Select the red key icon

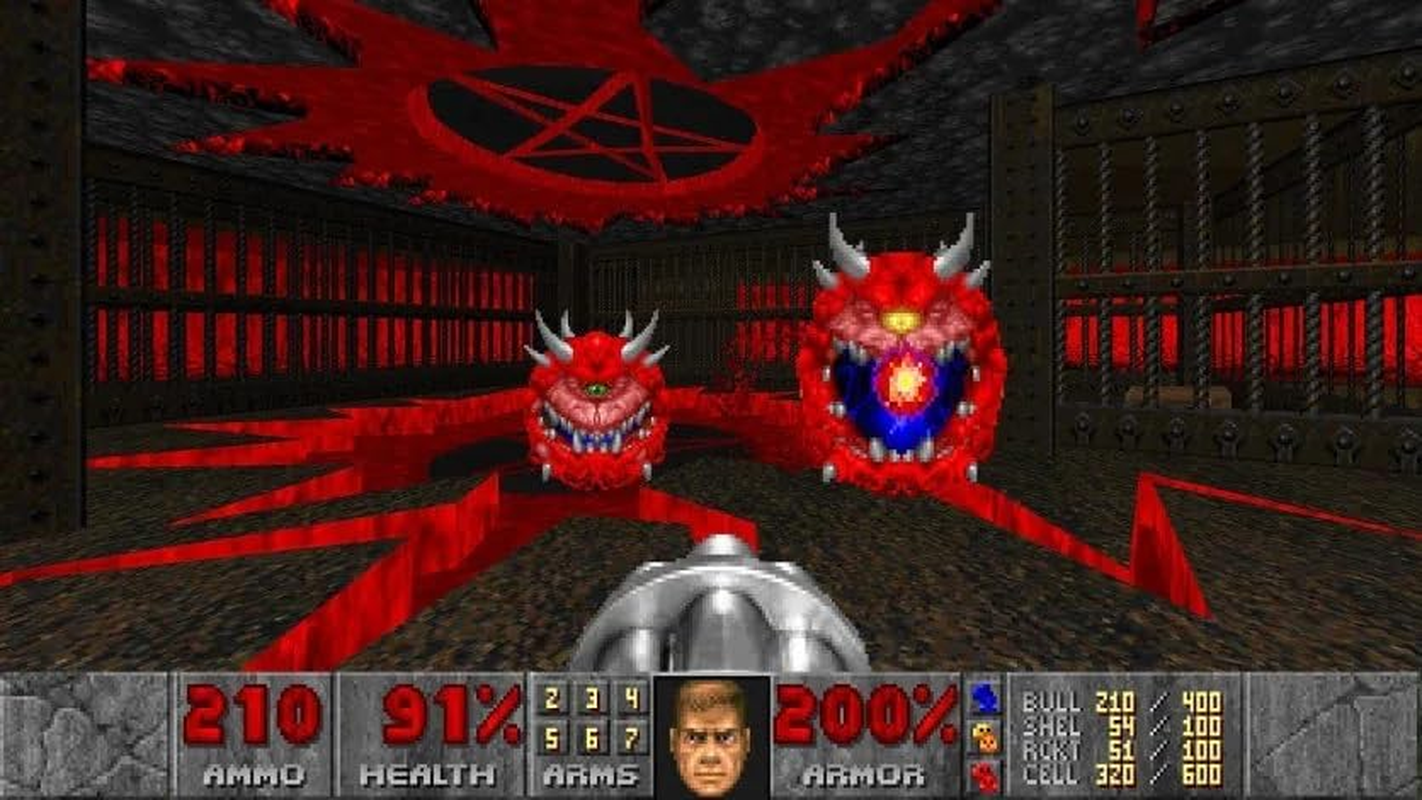[x=985, y=770]
